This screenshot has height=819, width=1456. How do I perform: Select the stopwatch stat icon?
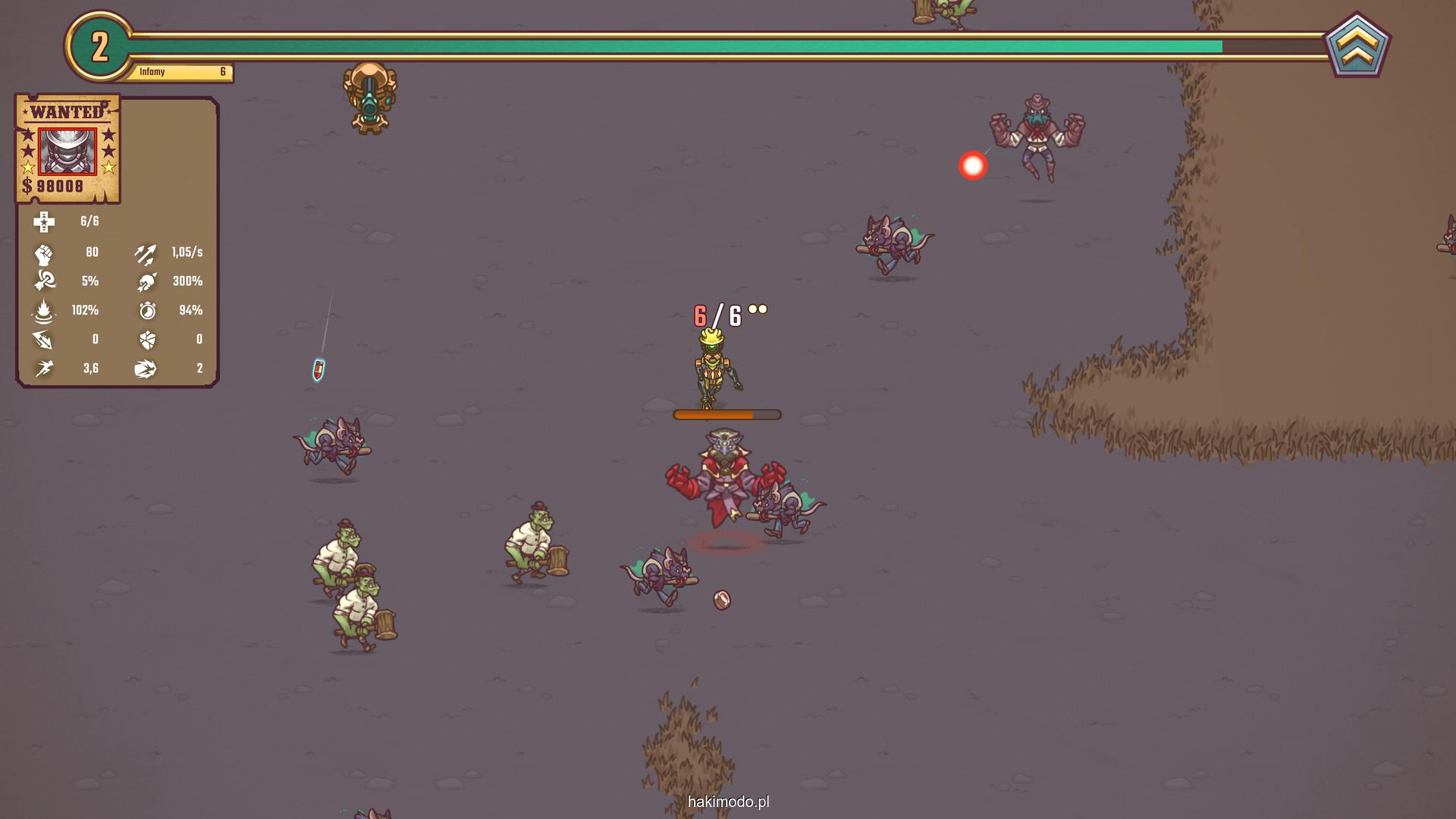(x=147, y=310)
